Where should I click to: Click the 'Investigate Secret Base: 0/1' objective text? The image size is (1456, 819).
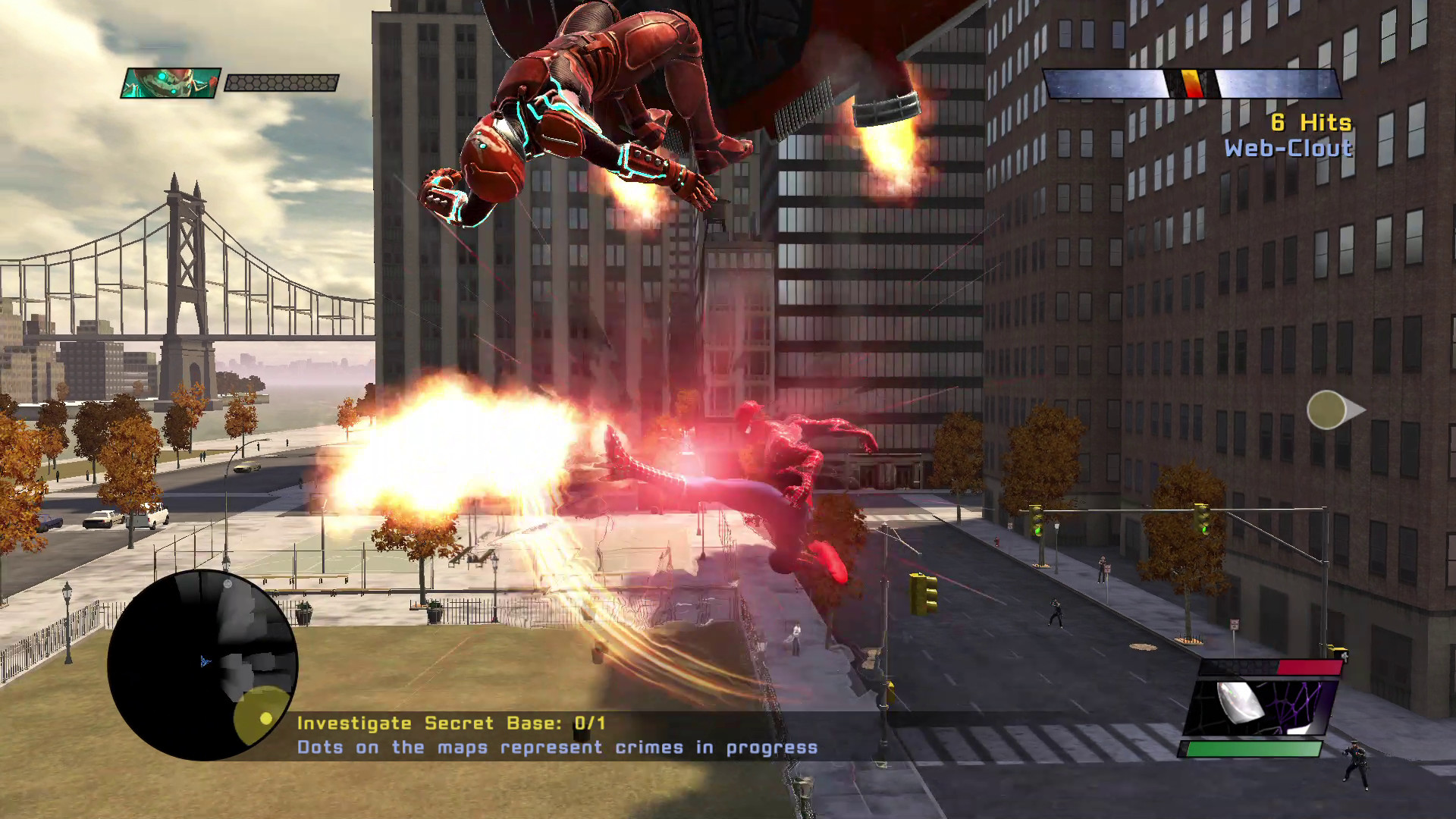[x=450, y=723]
